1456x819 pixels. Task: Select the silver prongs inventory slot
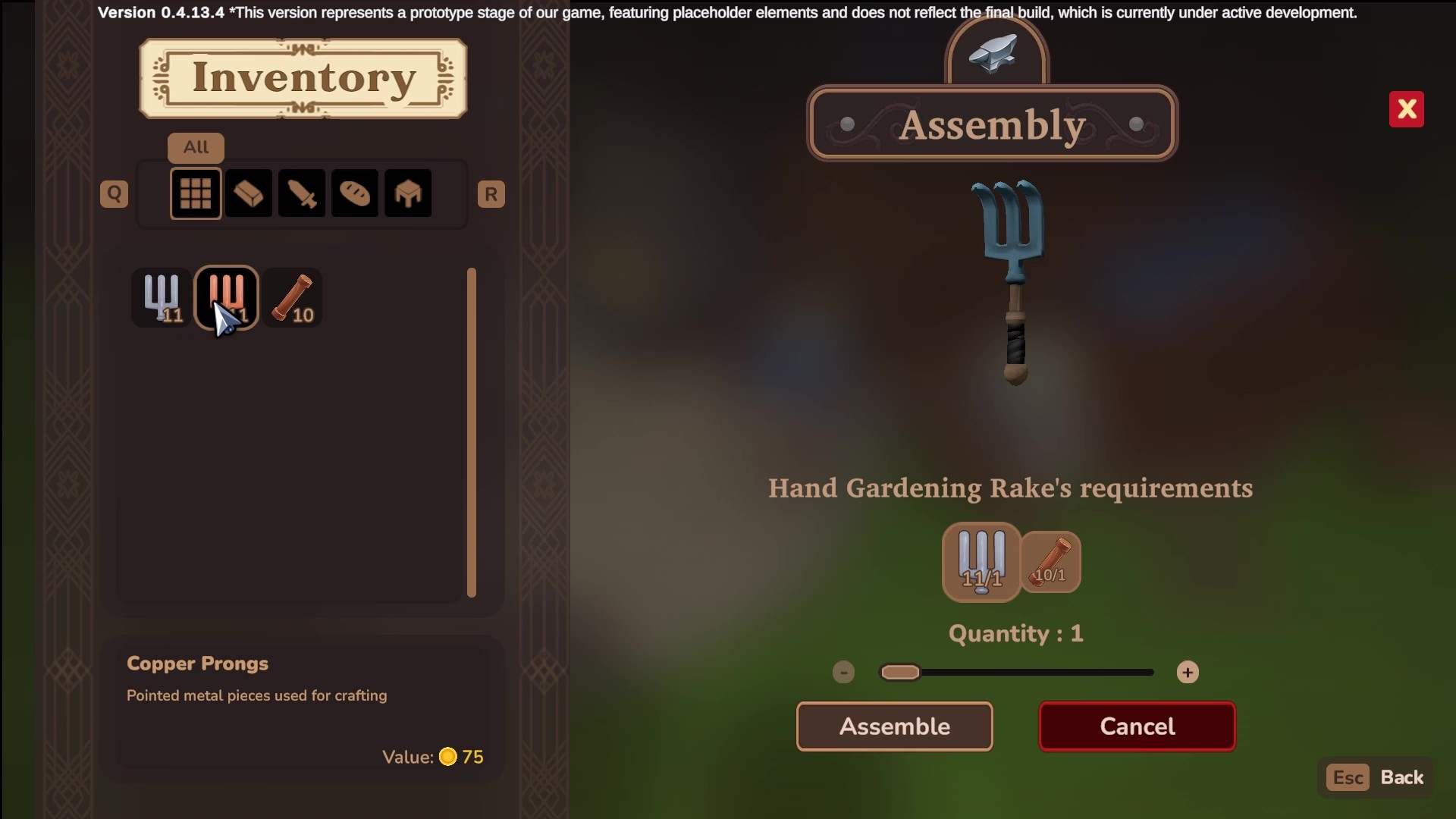coord(162,297)
